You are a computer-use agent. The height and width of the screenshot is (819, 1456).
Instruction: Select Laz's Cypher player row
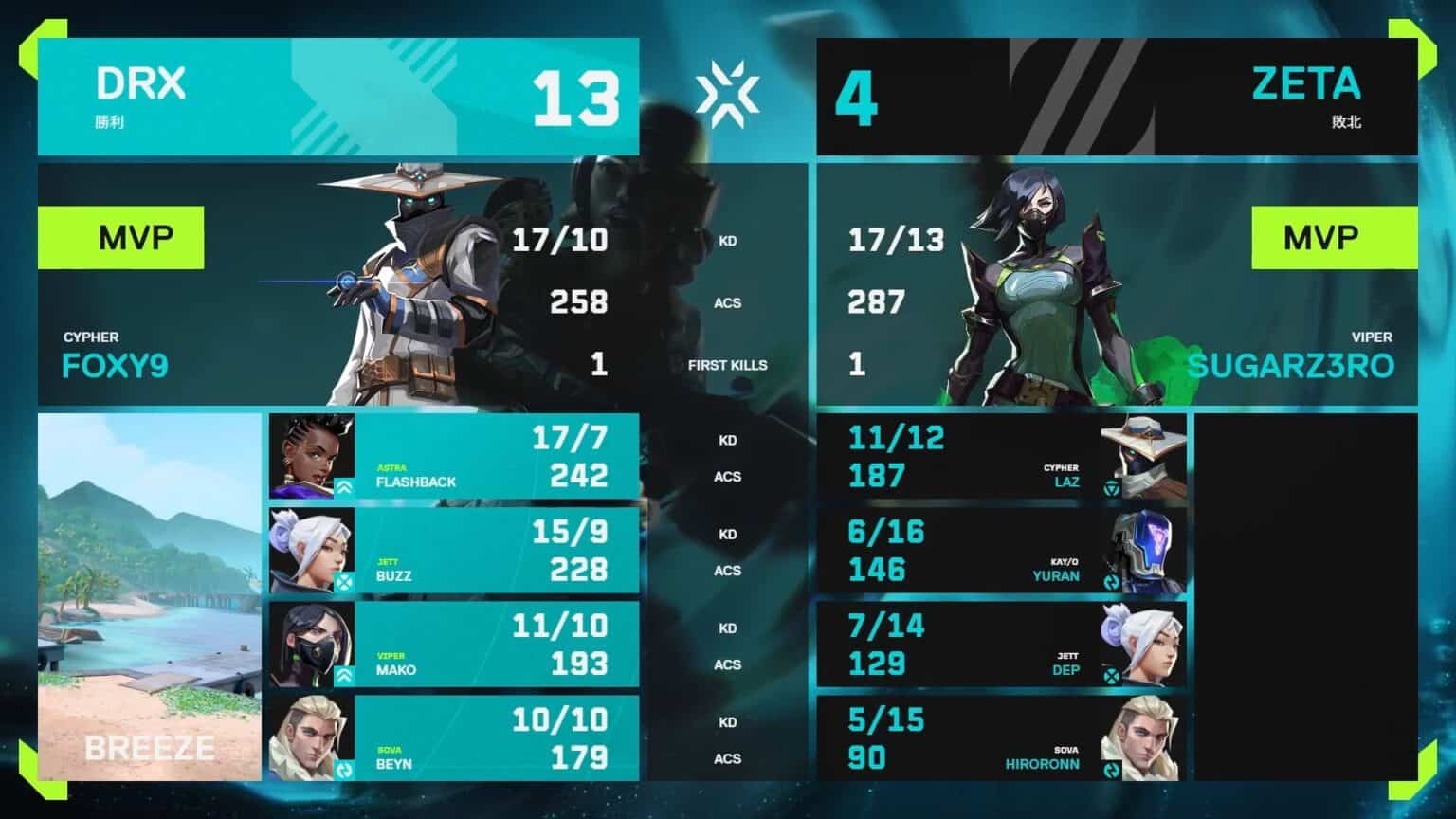(x=1001, y=456)
